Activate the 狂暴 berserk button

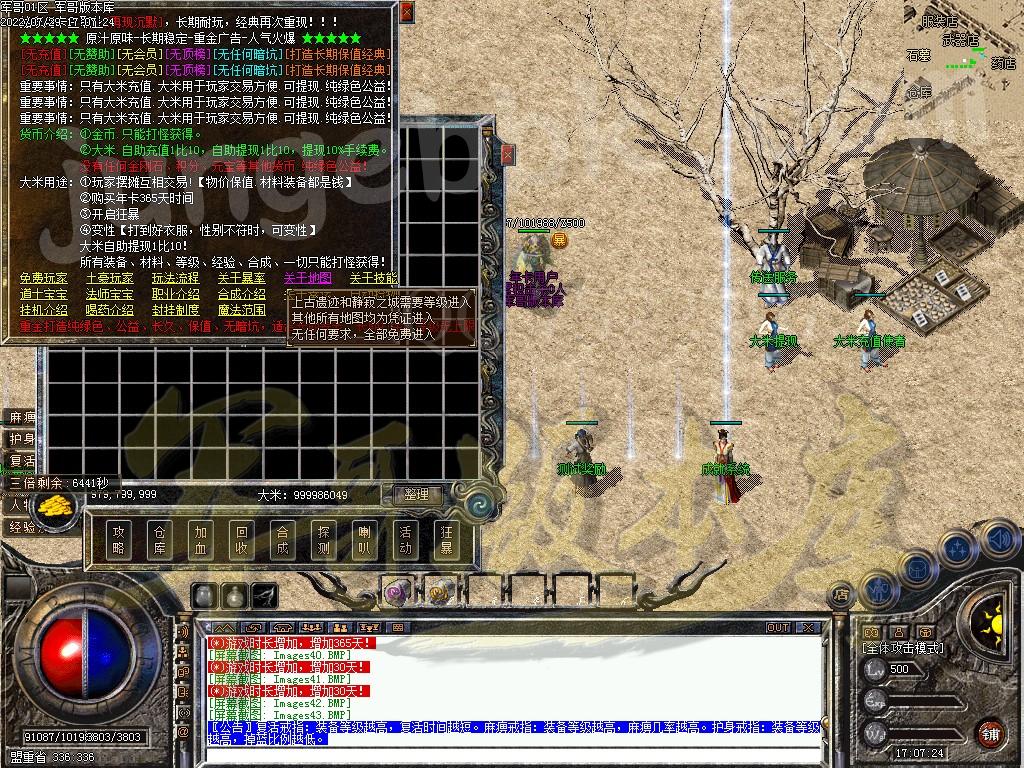pyautogui.click(x=446, y=540)
